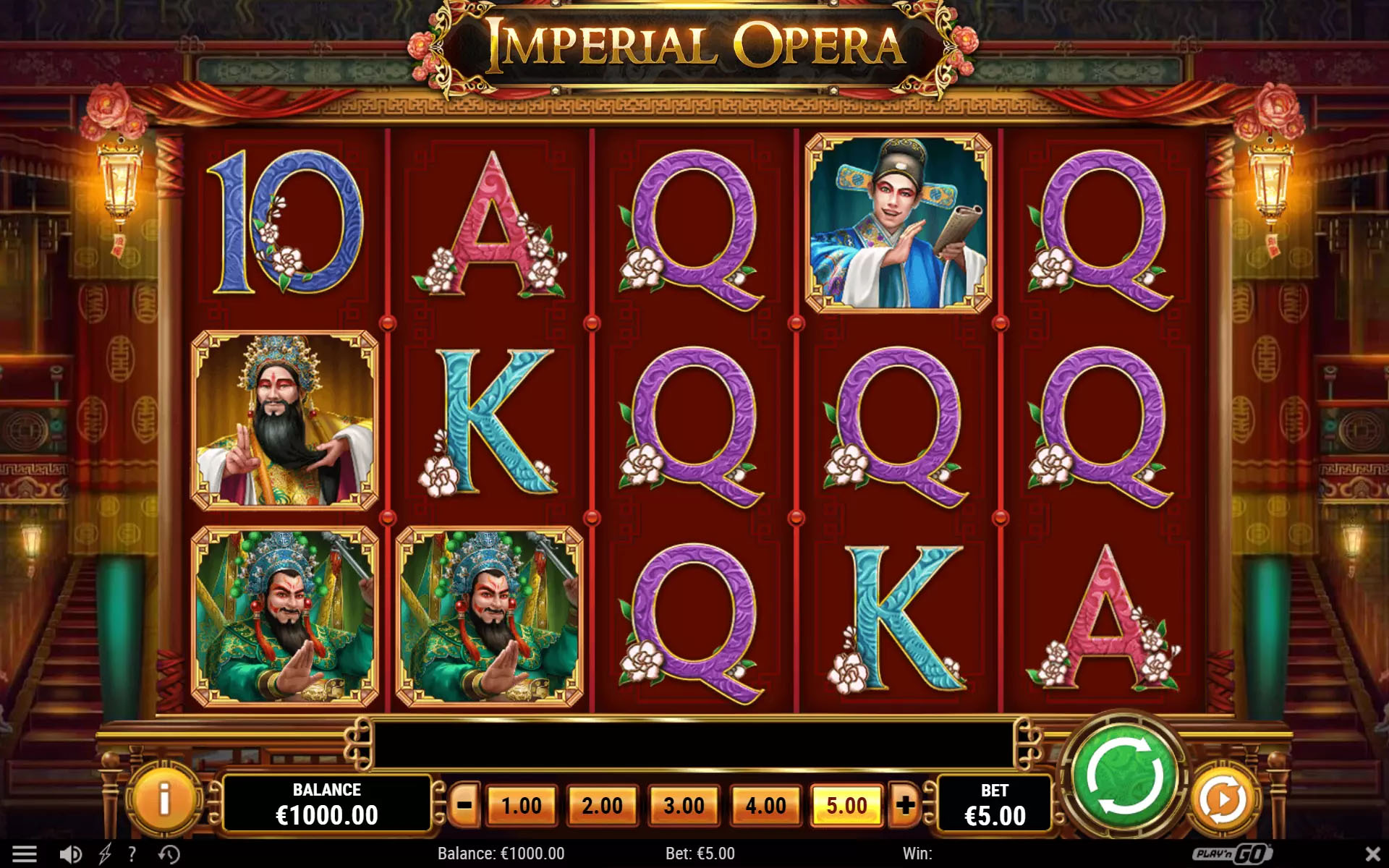Image resolution: width=1389 pixels, height=868 pixels.
Task: Set the bet to 3.00
Action: pyautogui.click(x=684, y=805)
